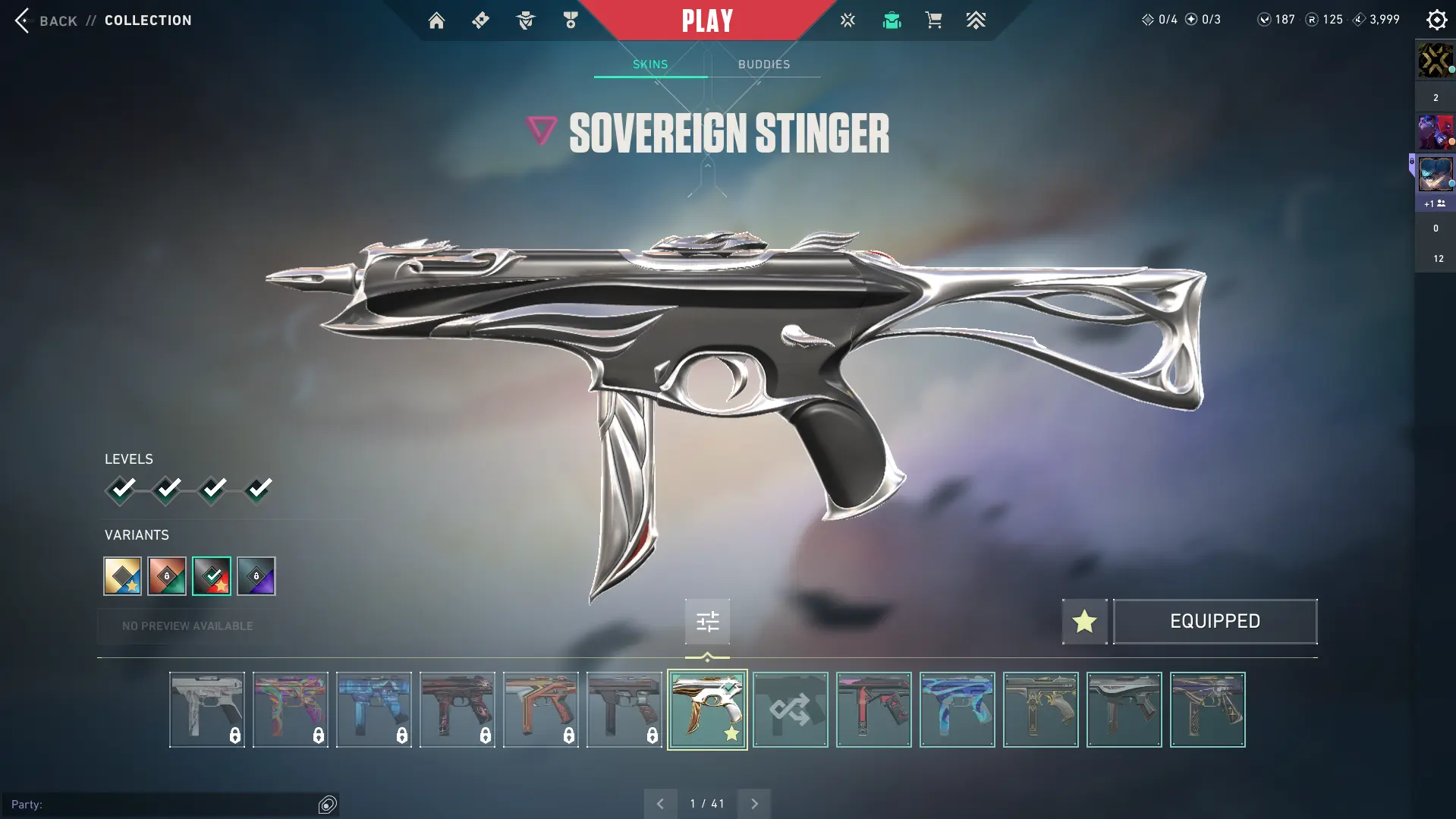This screenshot has height=819, width=1456.
Task: Open the settings gear
Action: point(1436,20)
